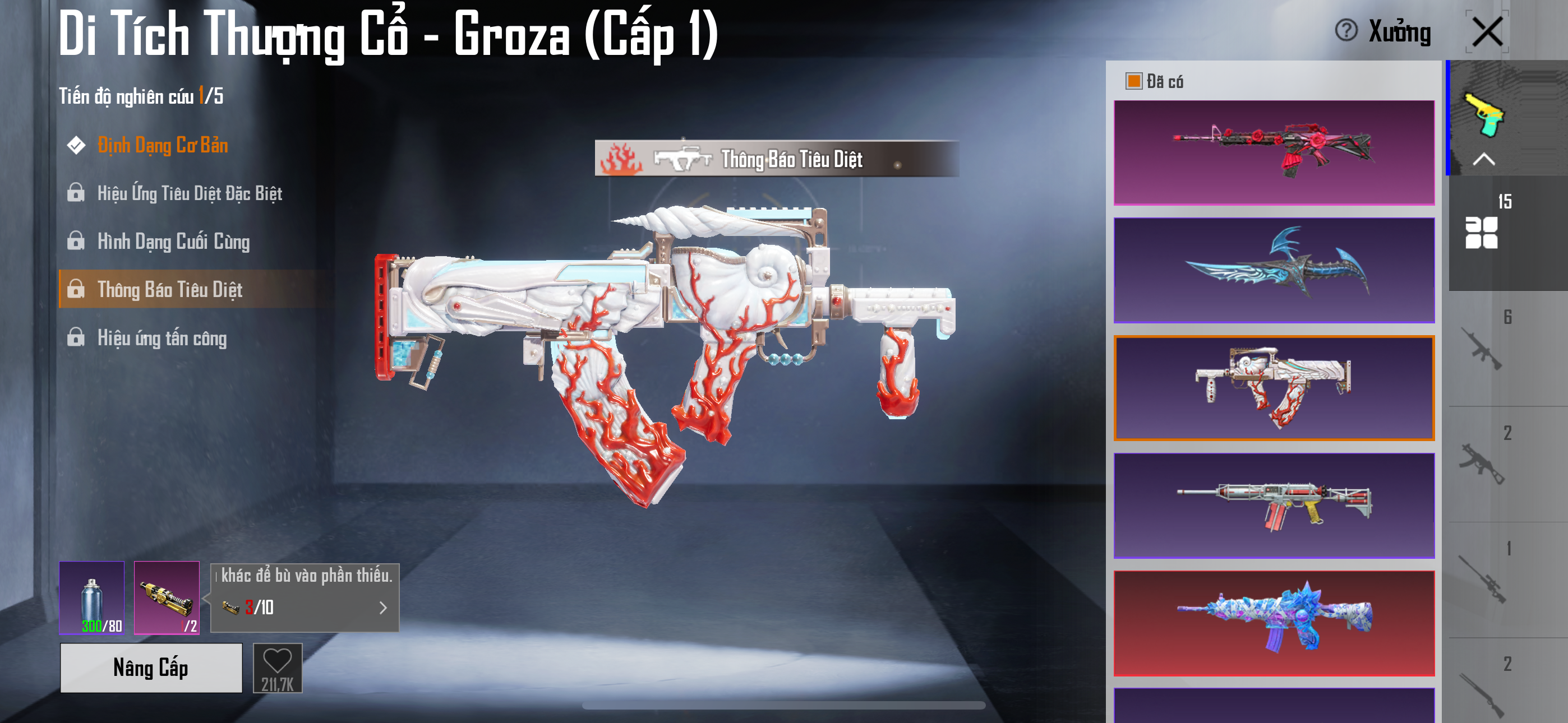The height and width of the screenshot is (723, 1568).
Task: View Hiệu Ứng Tiêu Diệt Đặc Biệt stage
Action: point(188,193)
